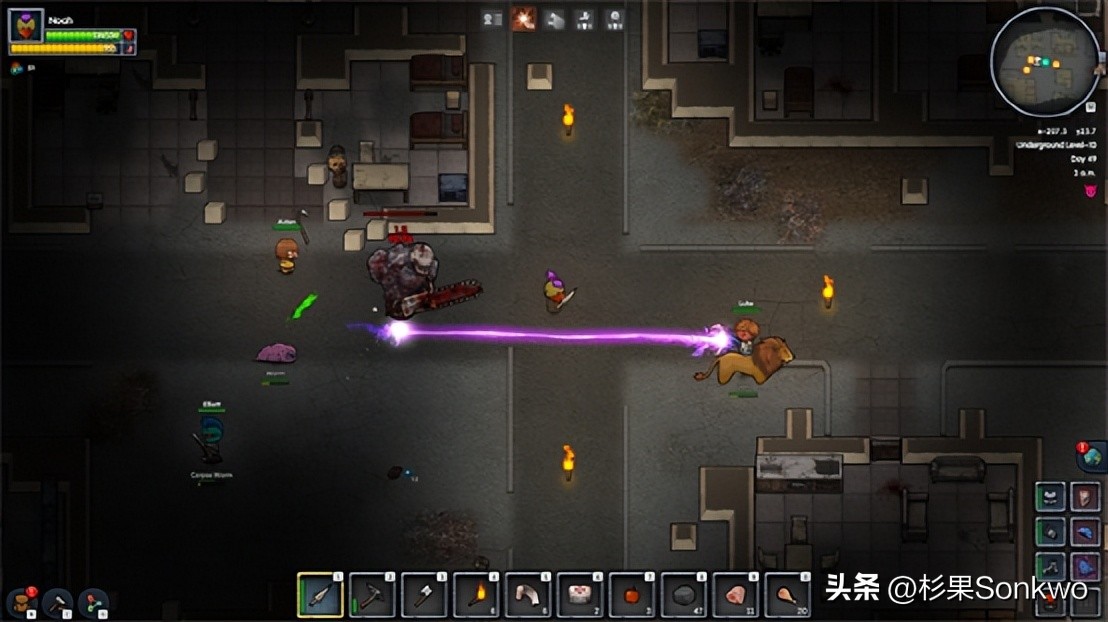Select the torch hotbar slot
The height and width of the screenshot is (622, 1108).
(x=477, y=595)
